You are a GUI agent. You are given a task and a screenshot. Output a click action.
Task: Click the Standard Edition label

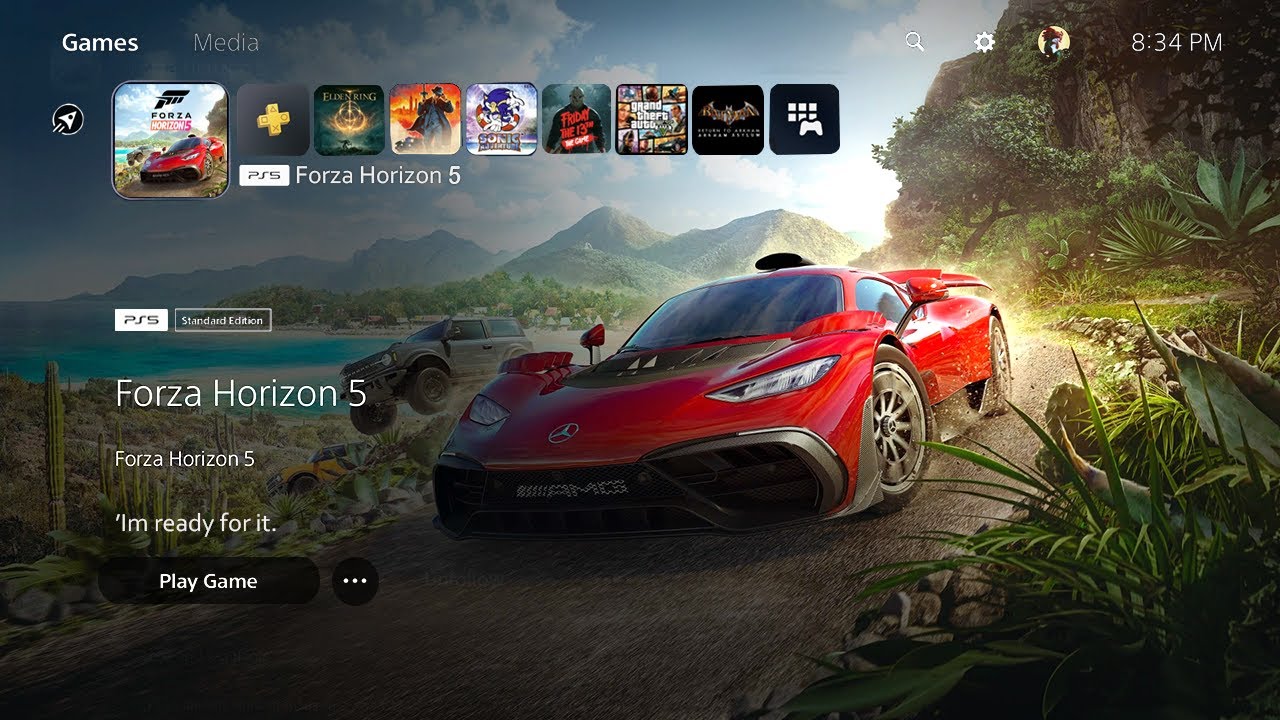[222, 320]
